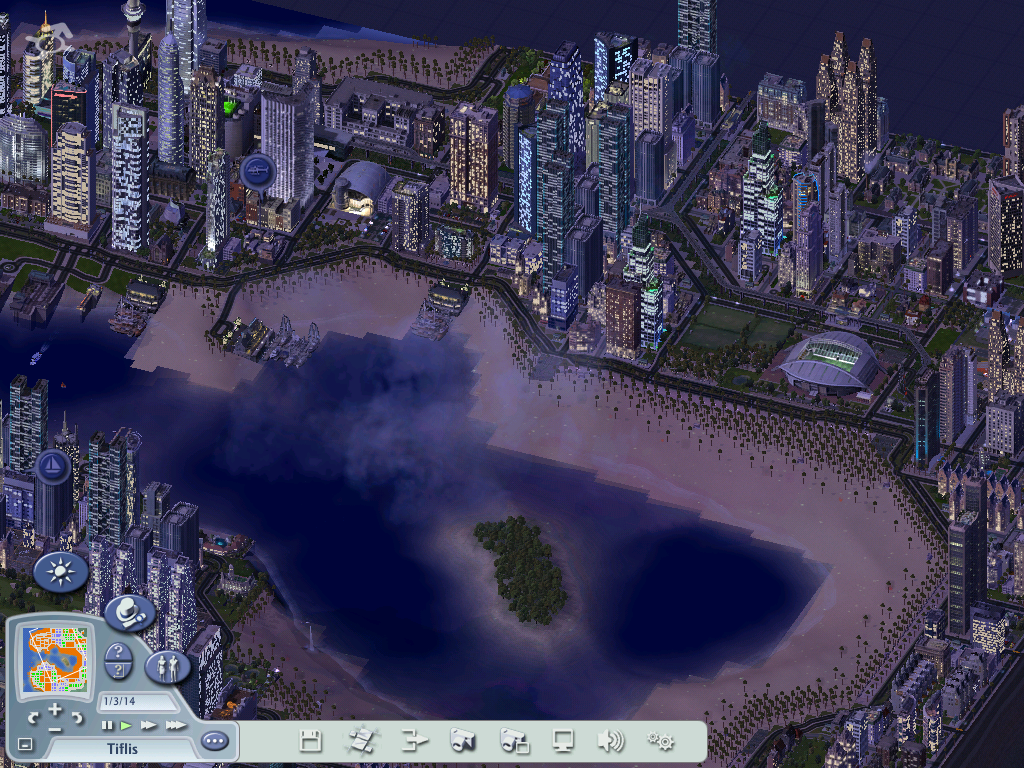Activate the question mark query tool
Viewport: 1024px width, 768px height.
(118, 651)
